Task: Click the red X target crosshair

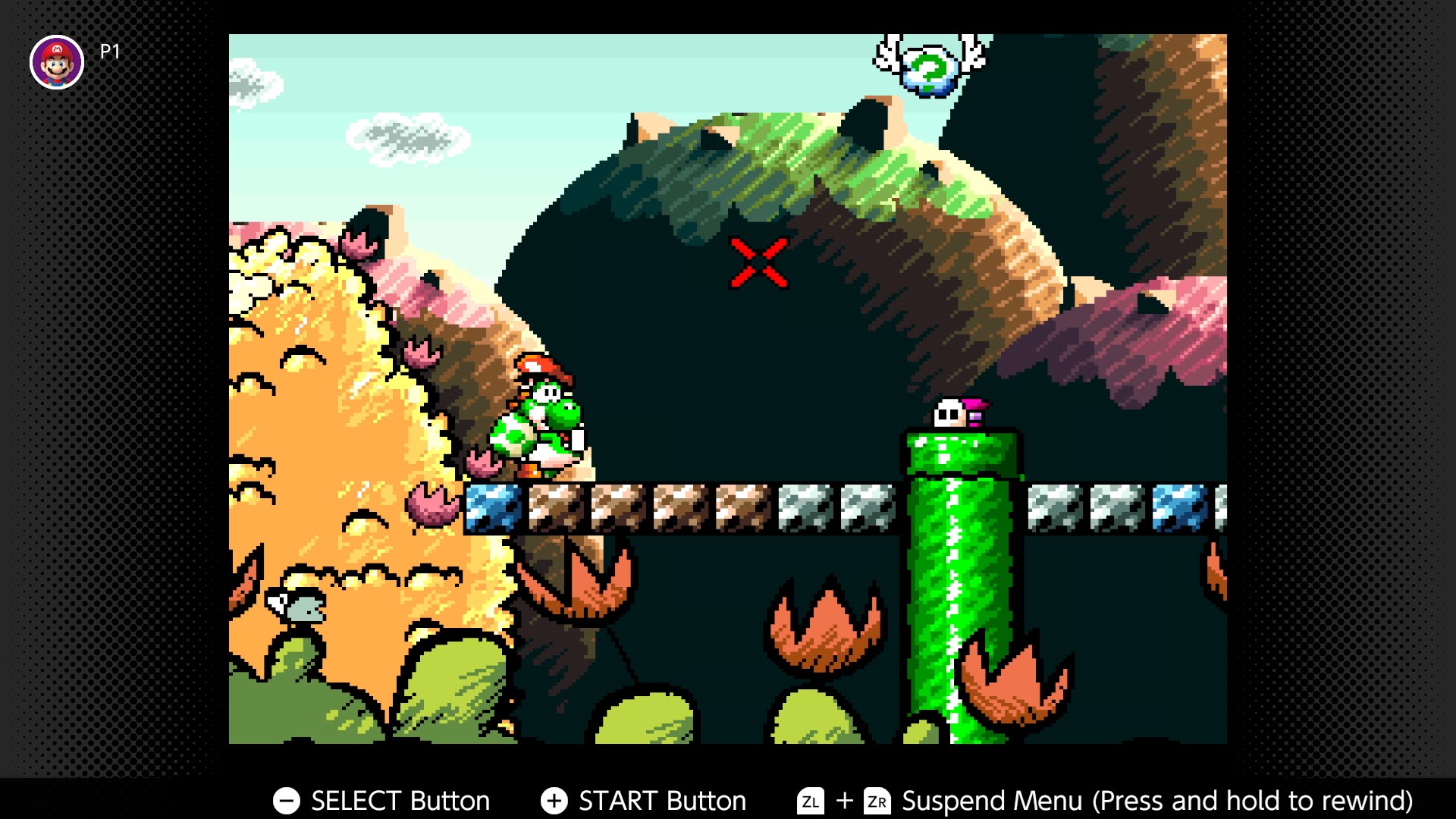Action: click(x=758, y=264)
